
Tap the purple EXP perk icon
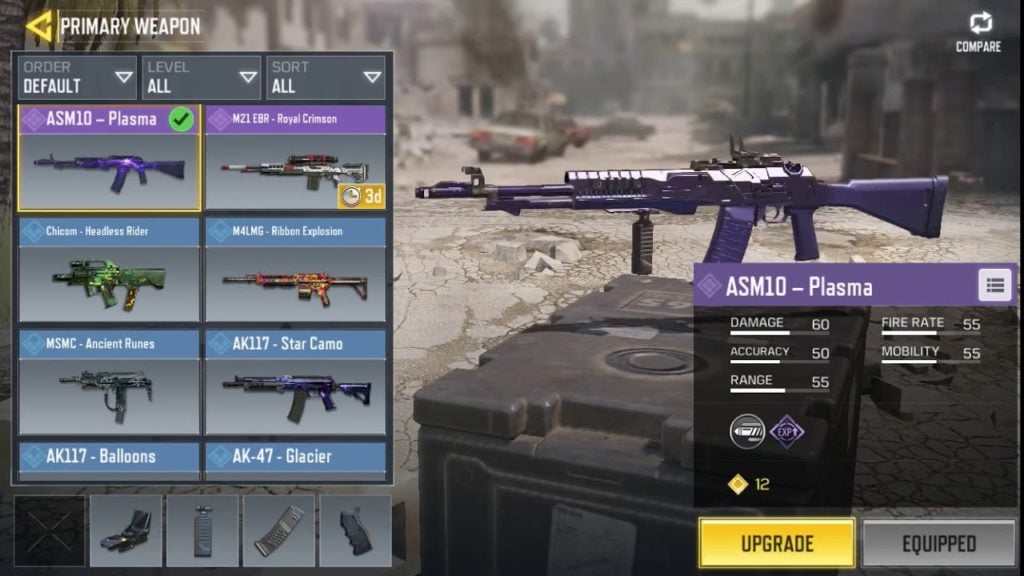787,431
